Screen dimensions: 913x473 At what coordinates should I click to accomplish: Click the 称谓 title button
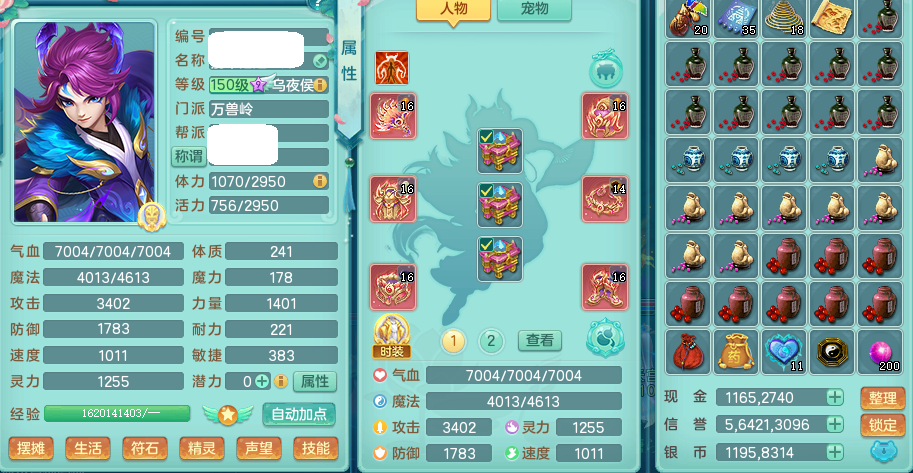click(188, 156)
